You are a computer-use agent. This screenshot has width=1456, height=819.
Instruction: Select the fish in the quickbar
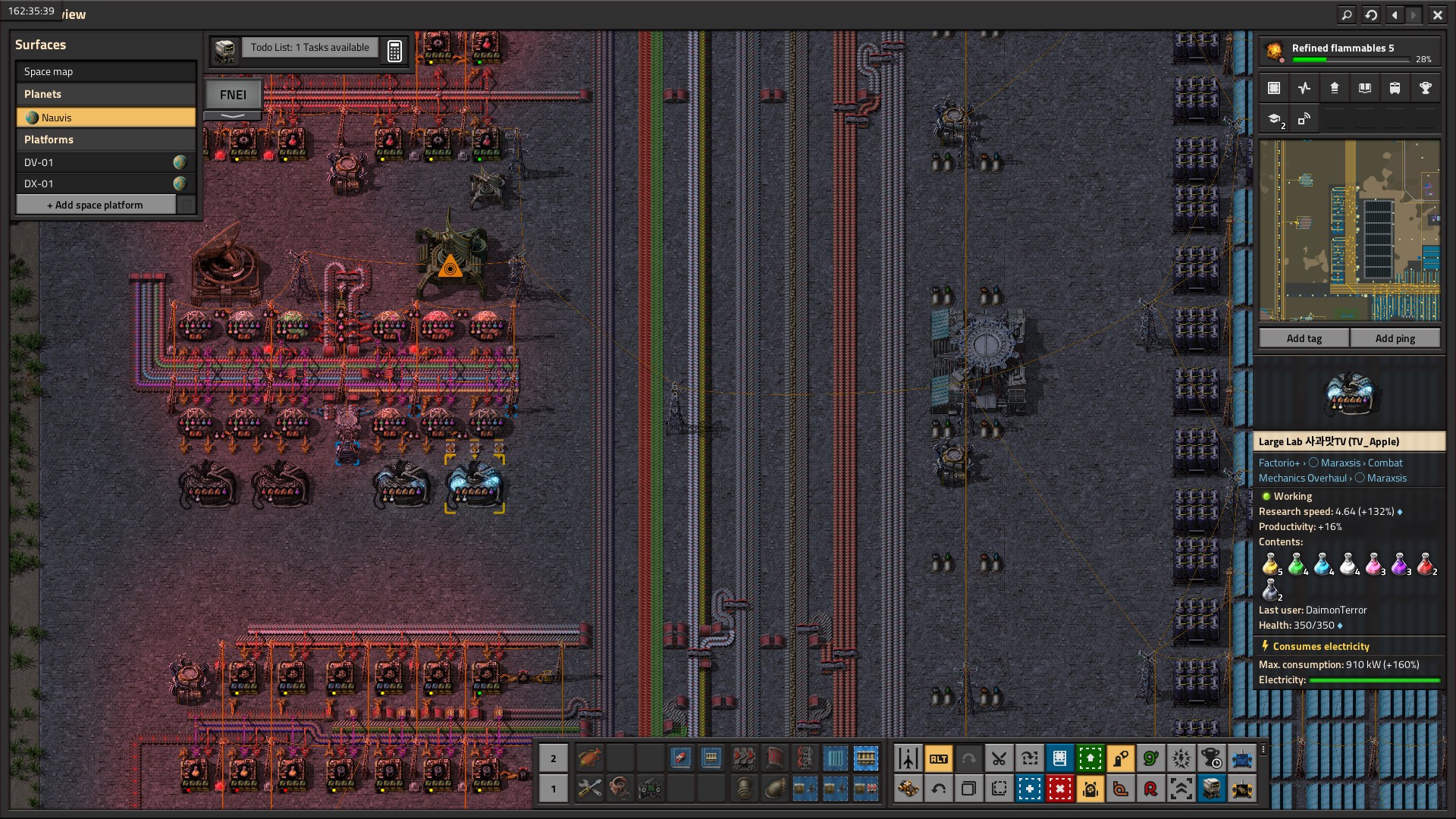tap(589, 758)
